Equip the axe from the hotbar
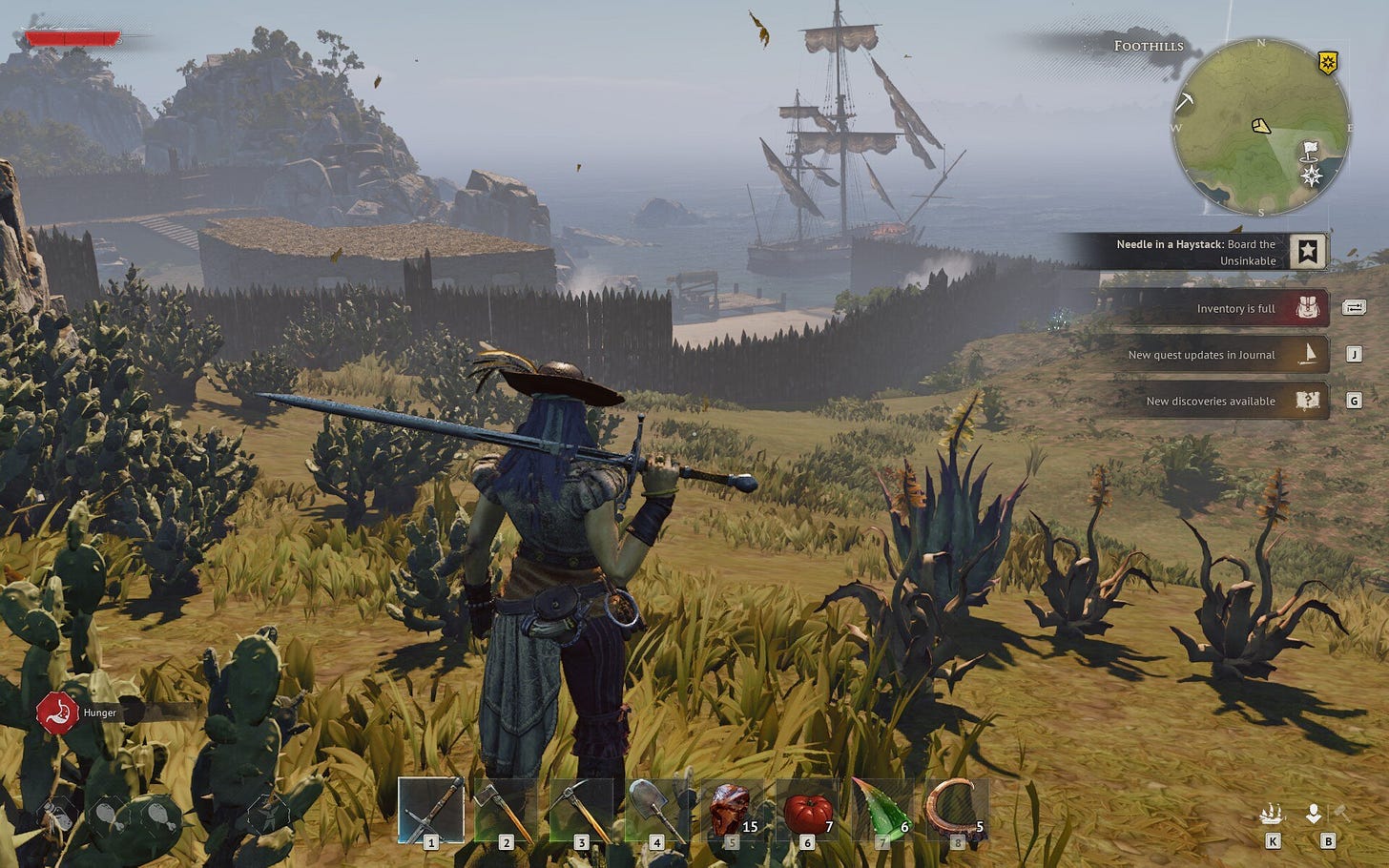Screen dimensions: 1389x868 coord(506,811)
